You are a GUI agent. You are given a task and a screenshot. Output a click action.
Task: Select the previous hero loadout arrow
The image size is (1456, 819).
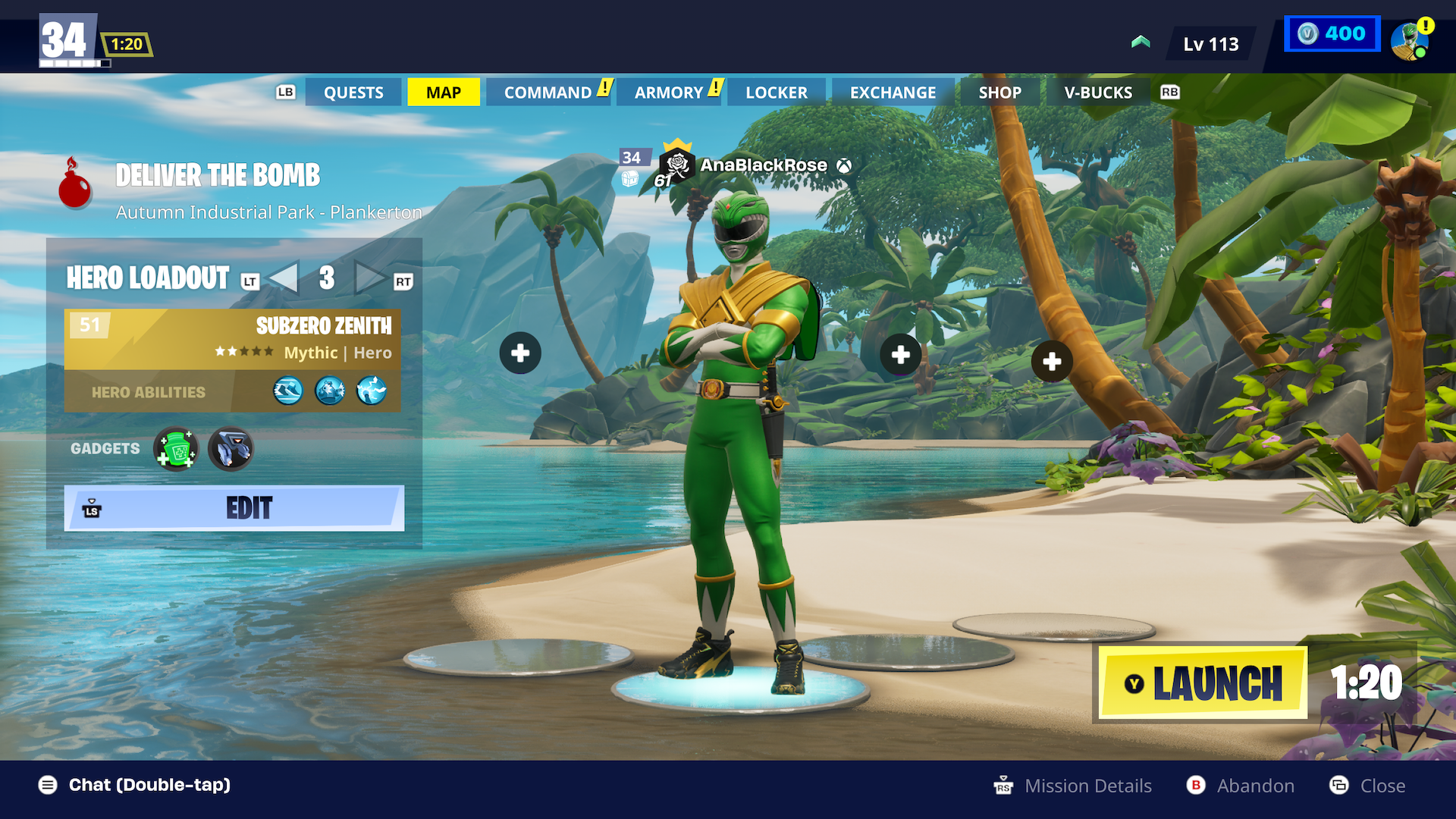pos(284,278)
